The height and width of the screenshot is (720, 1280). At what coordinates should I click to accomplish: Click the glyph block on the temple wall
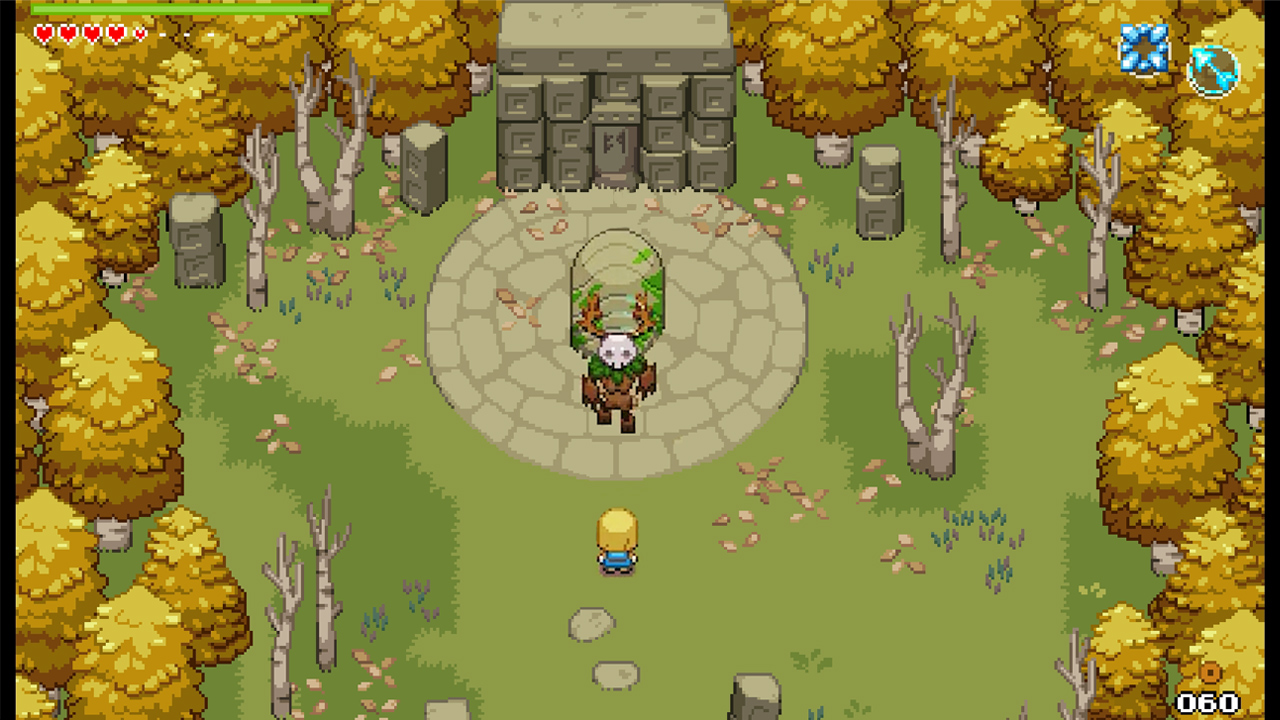[x=520, y=105]
